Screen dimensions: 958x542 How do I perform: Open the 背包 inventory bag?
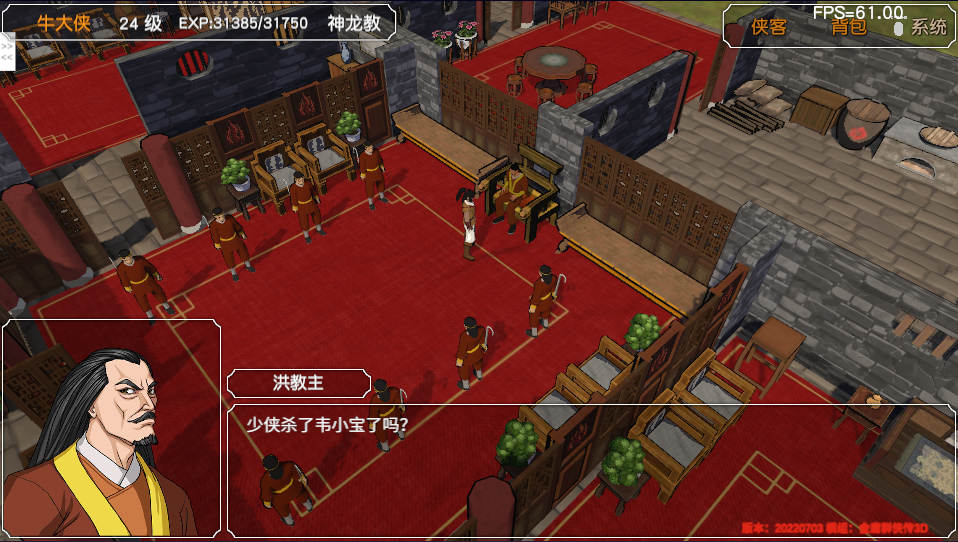848,27
